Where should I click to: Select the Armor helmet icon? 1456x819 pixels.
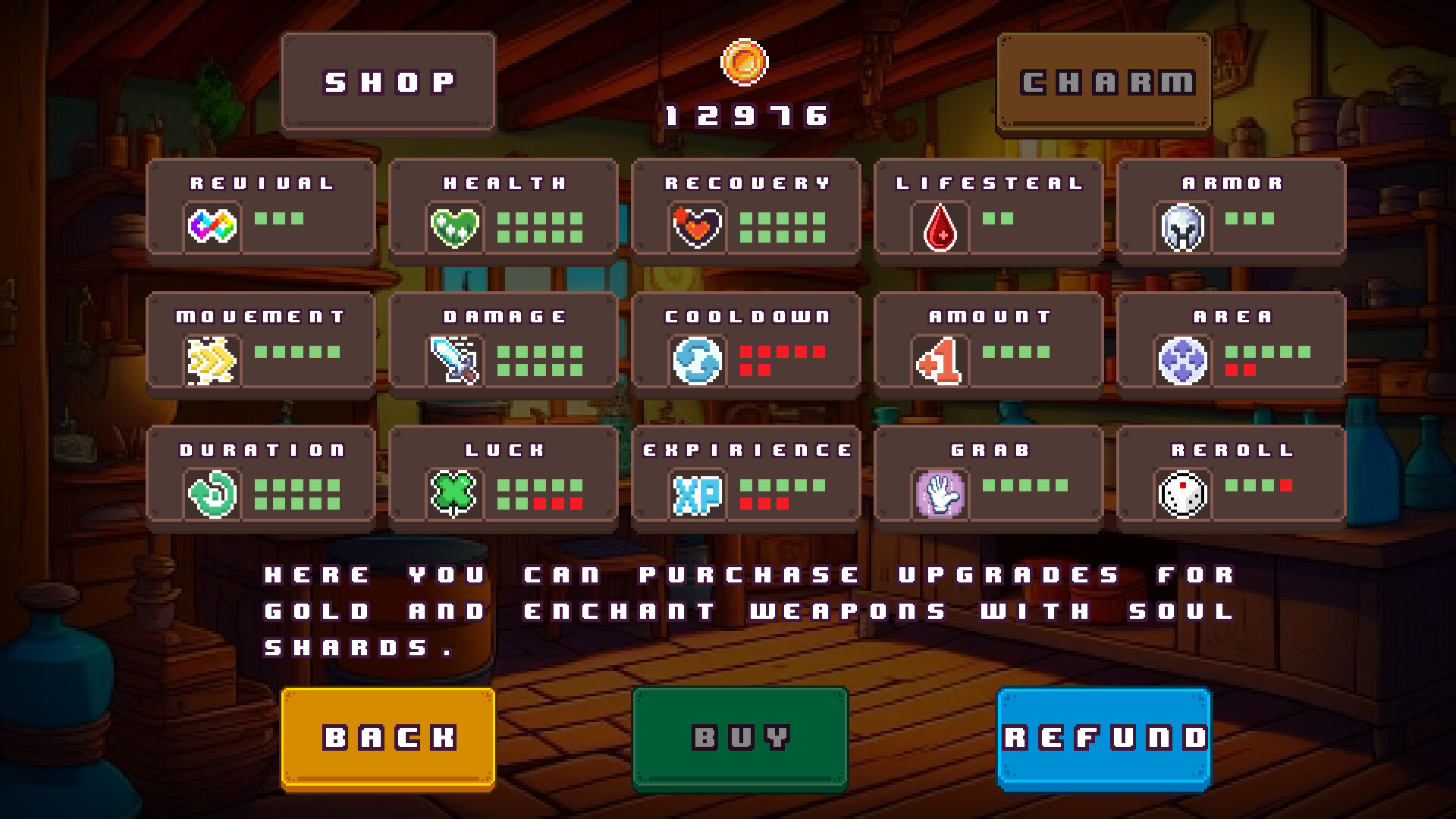[1183, 225]
